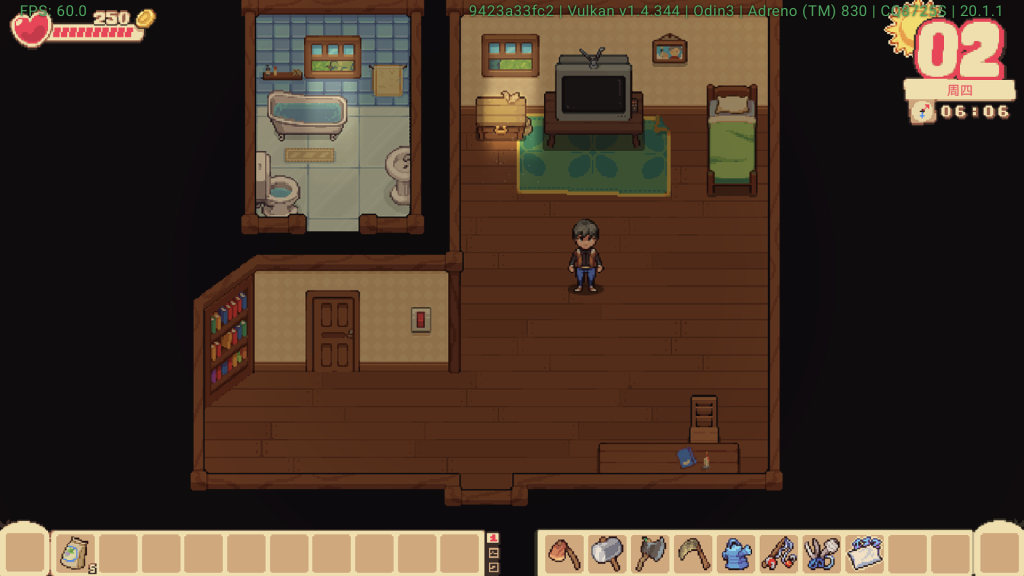Equip the fishing rod tool
The image size is (1024, 576).
779,553
